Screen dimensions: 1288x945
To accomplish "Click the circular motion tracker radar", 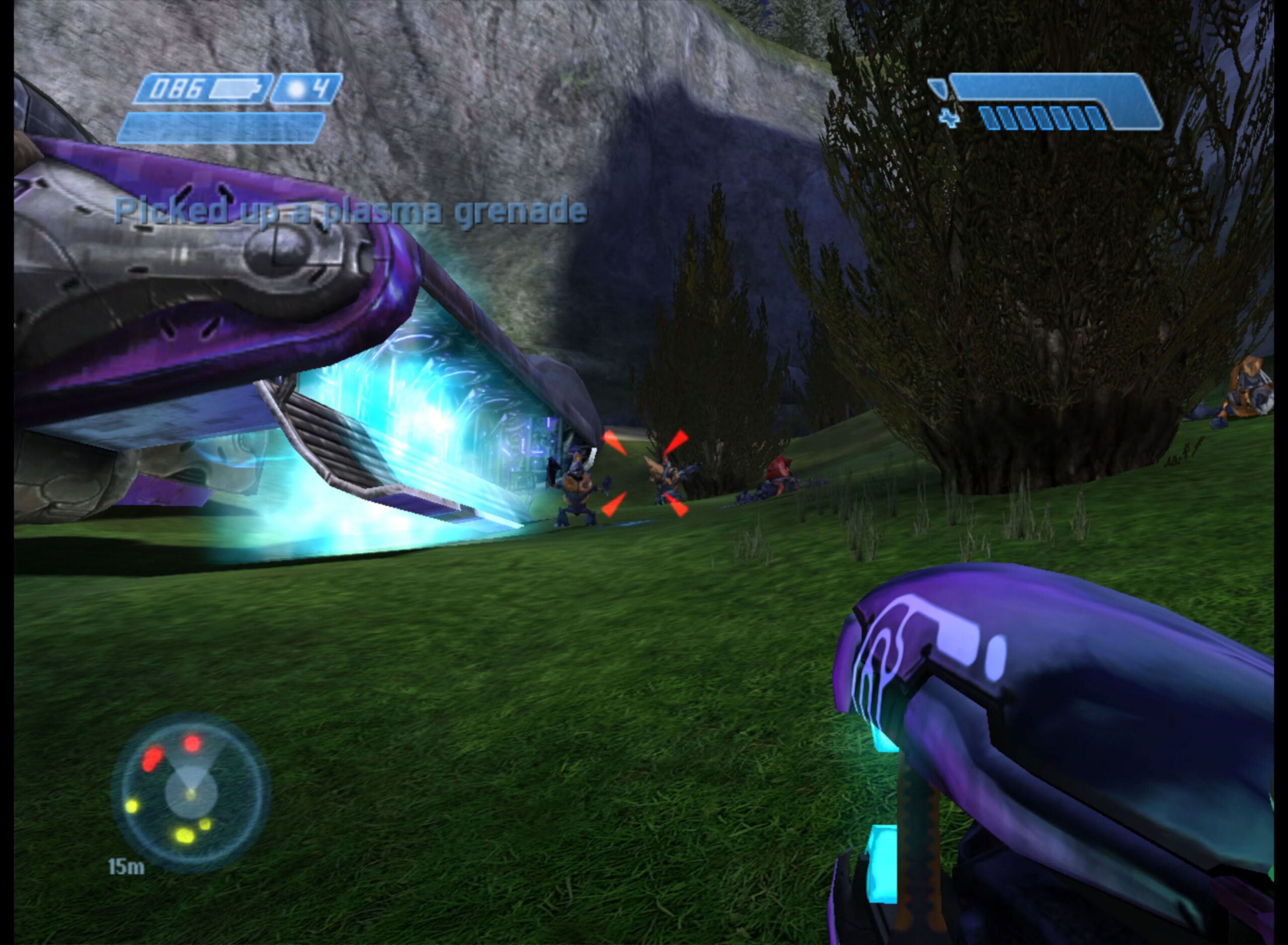I will [191, 792].
